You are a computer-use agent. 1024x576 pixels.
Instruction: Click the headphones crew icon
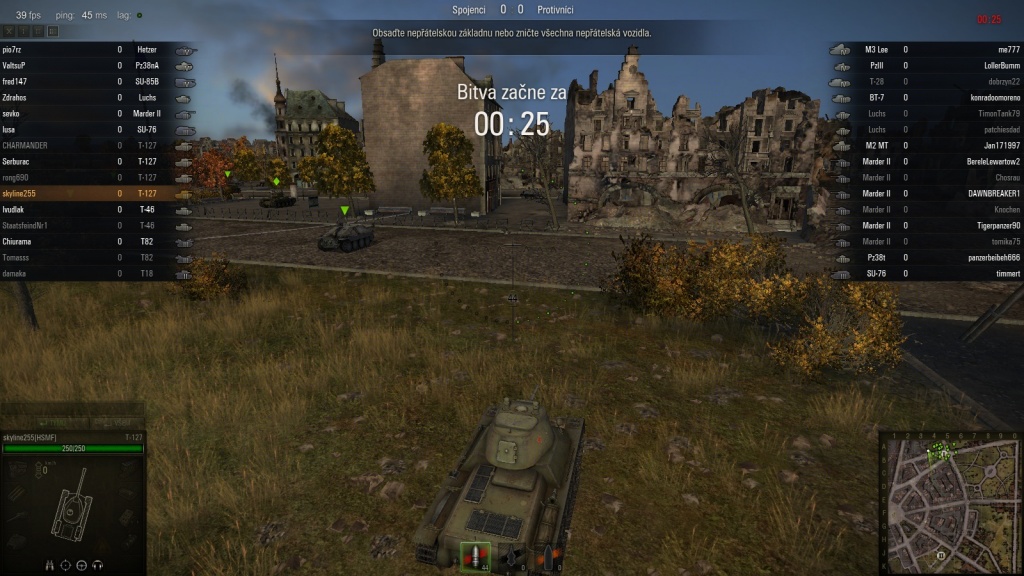pyautogui.click(x=98, y=565)
